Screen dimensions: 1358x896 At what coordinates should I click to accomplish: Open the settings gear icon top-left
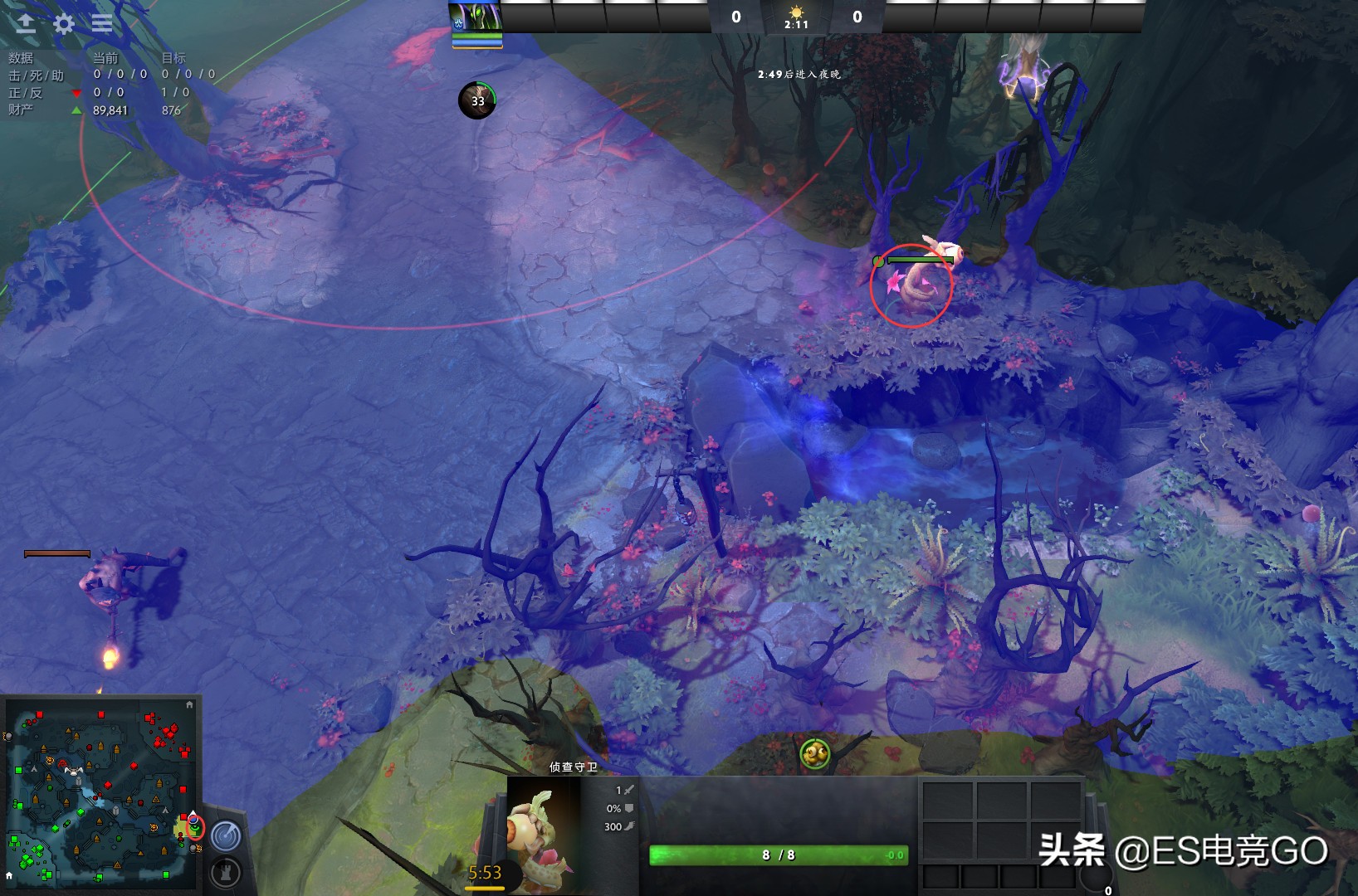pos(63,23)
